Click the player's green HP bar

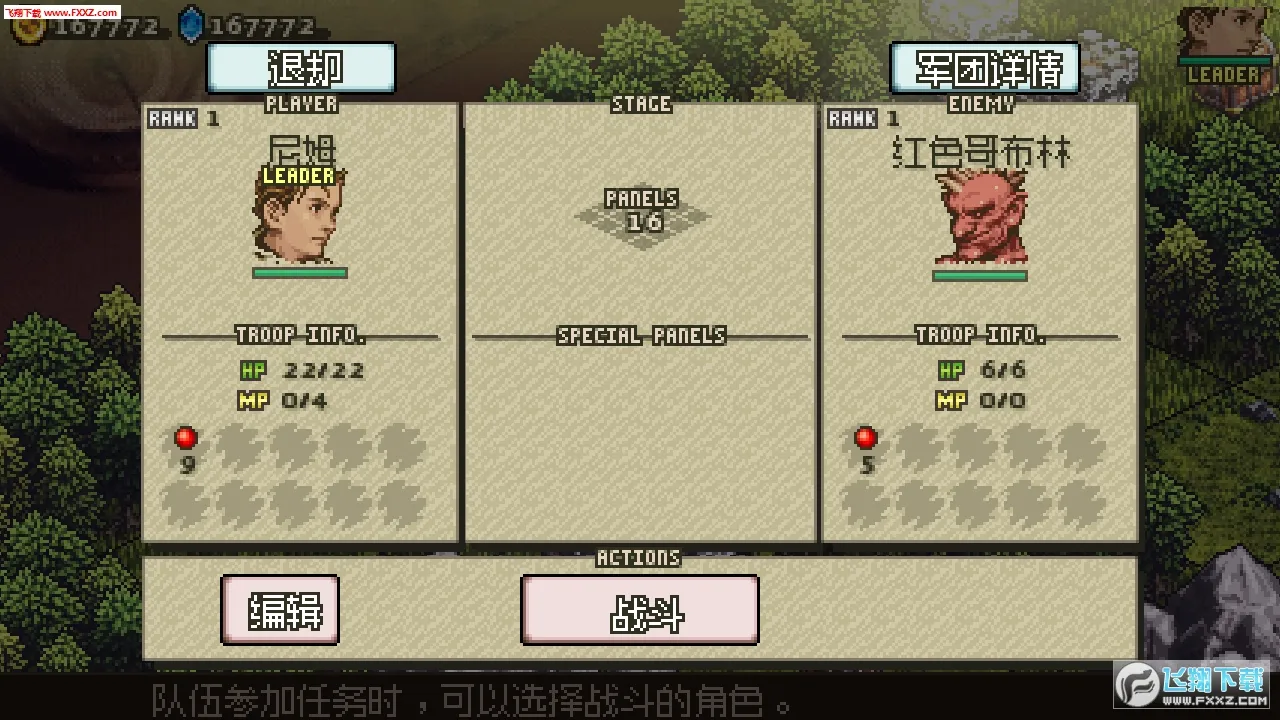click(x=300, y=271)
